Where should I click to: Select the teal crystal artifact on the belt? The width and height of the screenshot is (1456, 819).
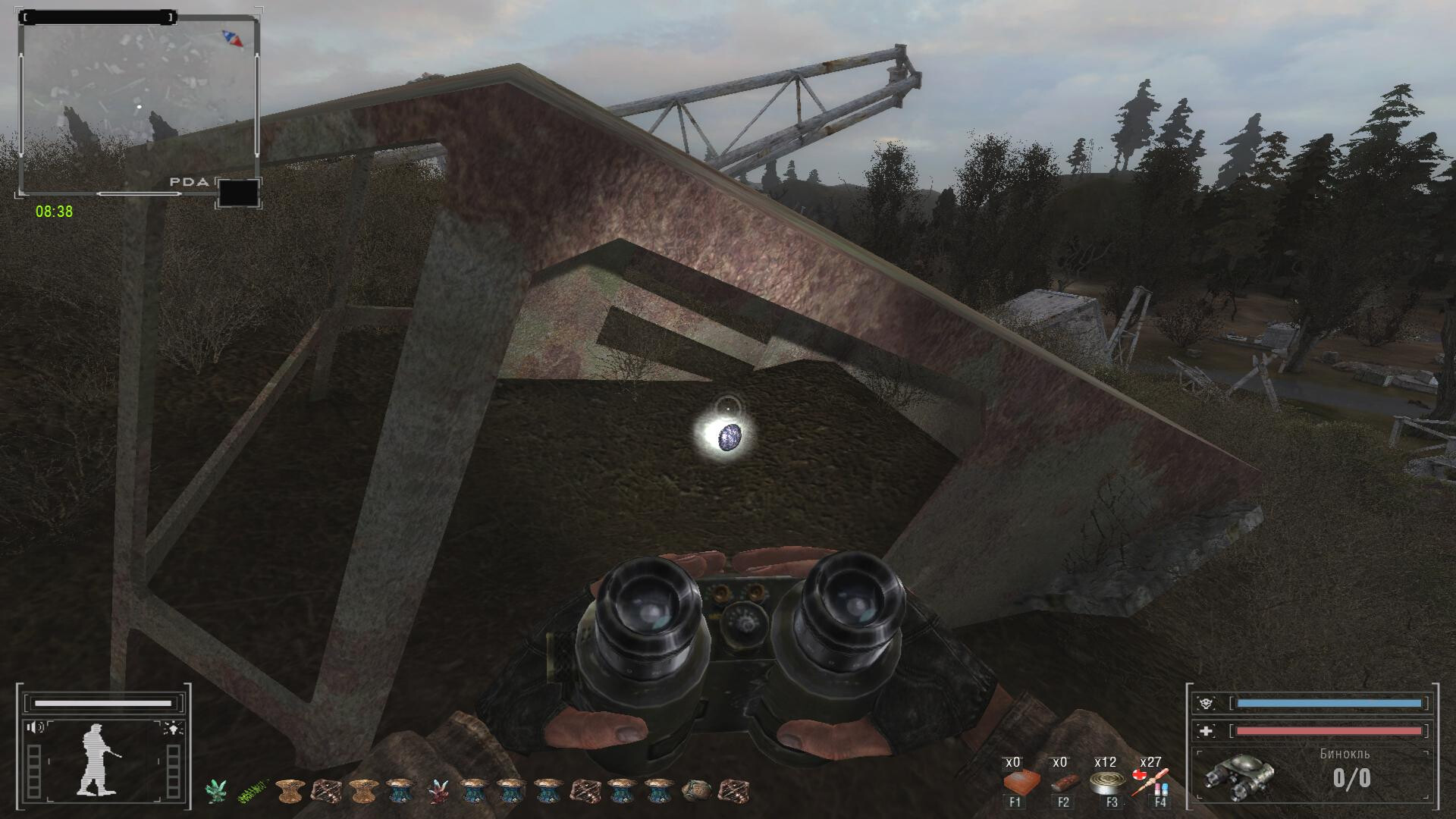pyautogui.click(x=217, y=791)
